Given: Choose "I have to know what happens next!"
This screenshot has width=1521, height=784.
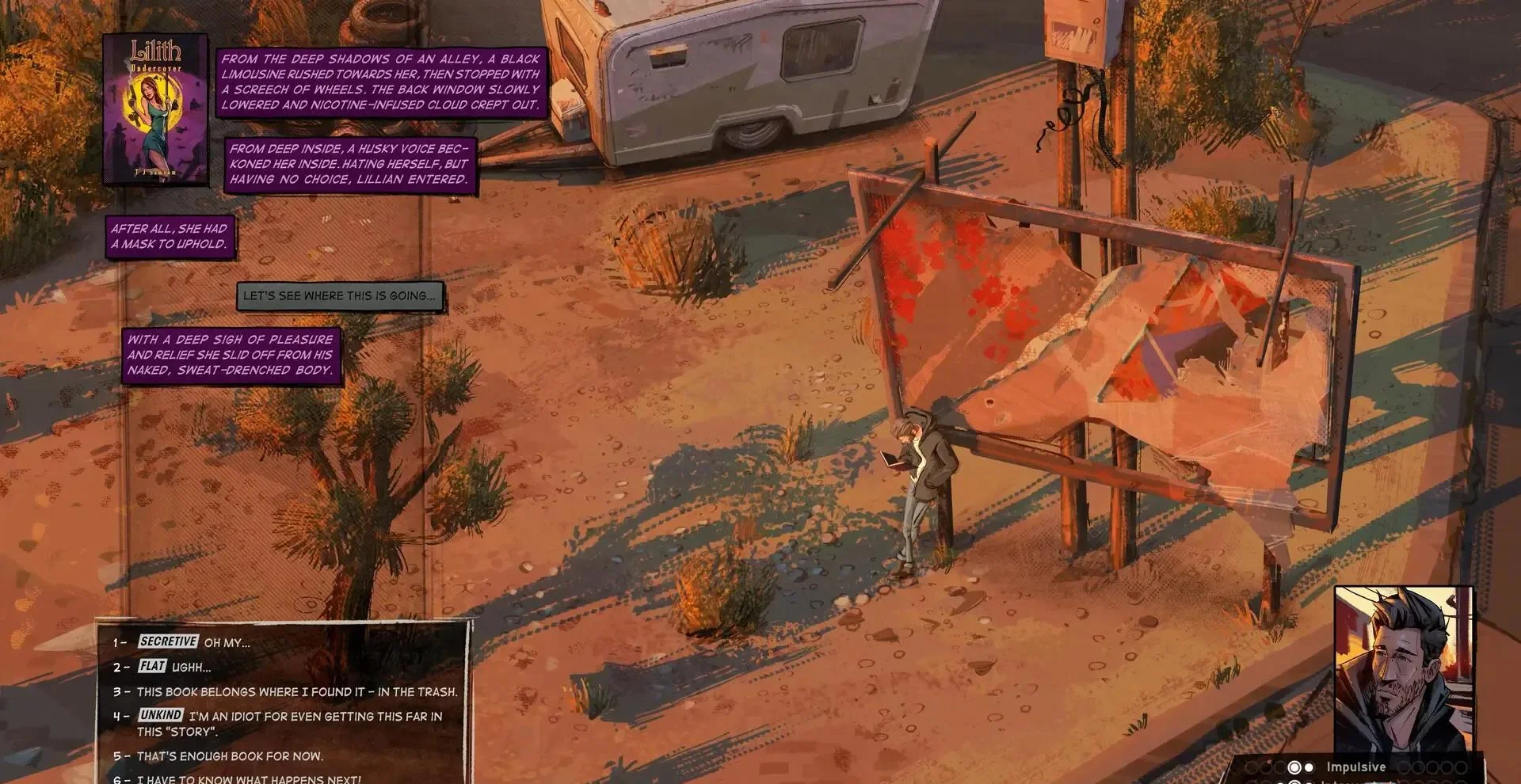Looking at the screenshot, I should pyautogui.click(x=248, y=778).
